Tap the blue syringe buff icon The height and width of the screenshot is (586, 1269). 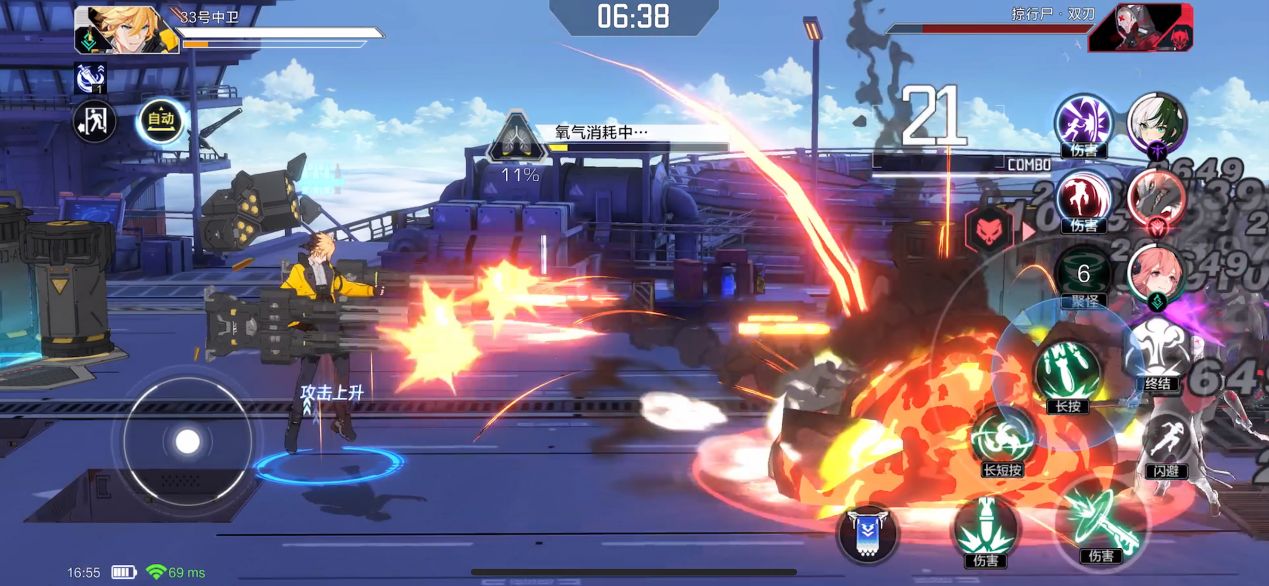90,78
